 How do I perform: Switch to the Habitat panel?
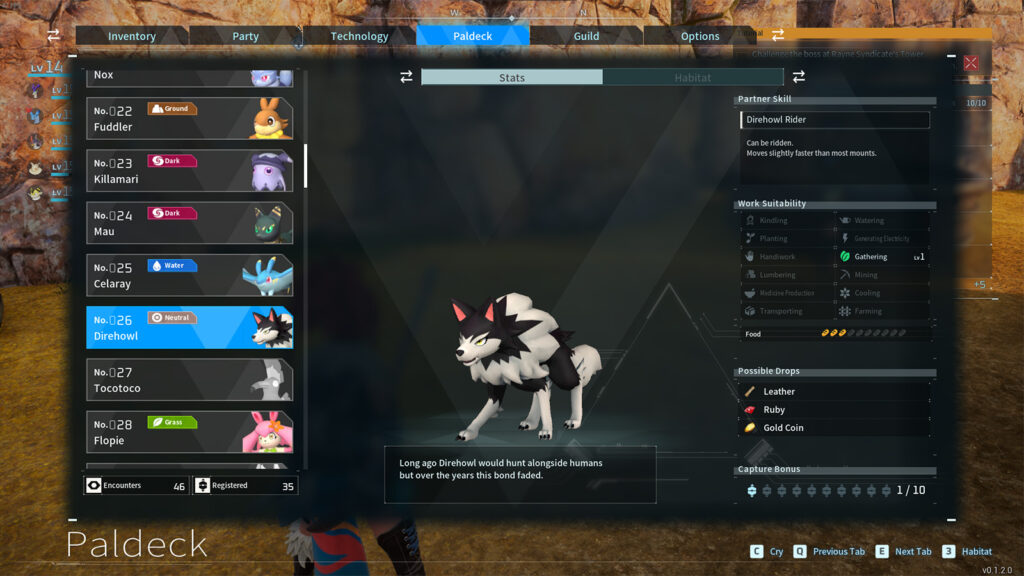click(x=692, y=77)
